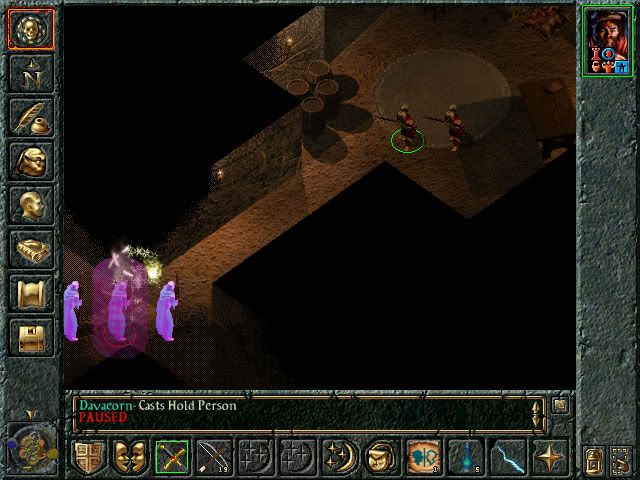This screenshot has height=480, width=640.
Task: Show the character record with the bald head button
Action: click(31, 206)
